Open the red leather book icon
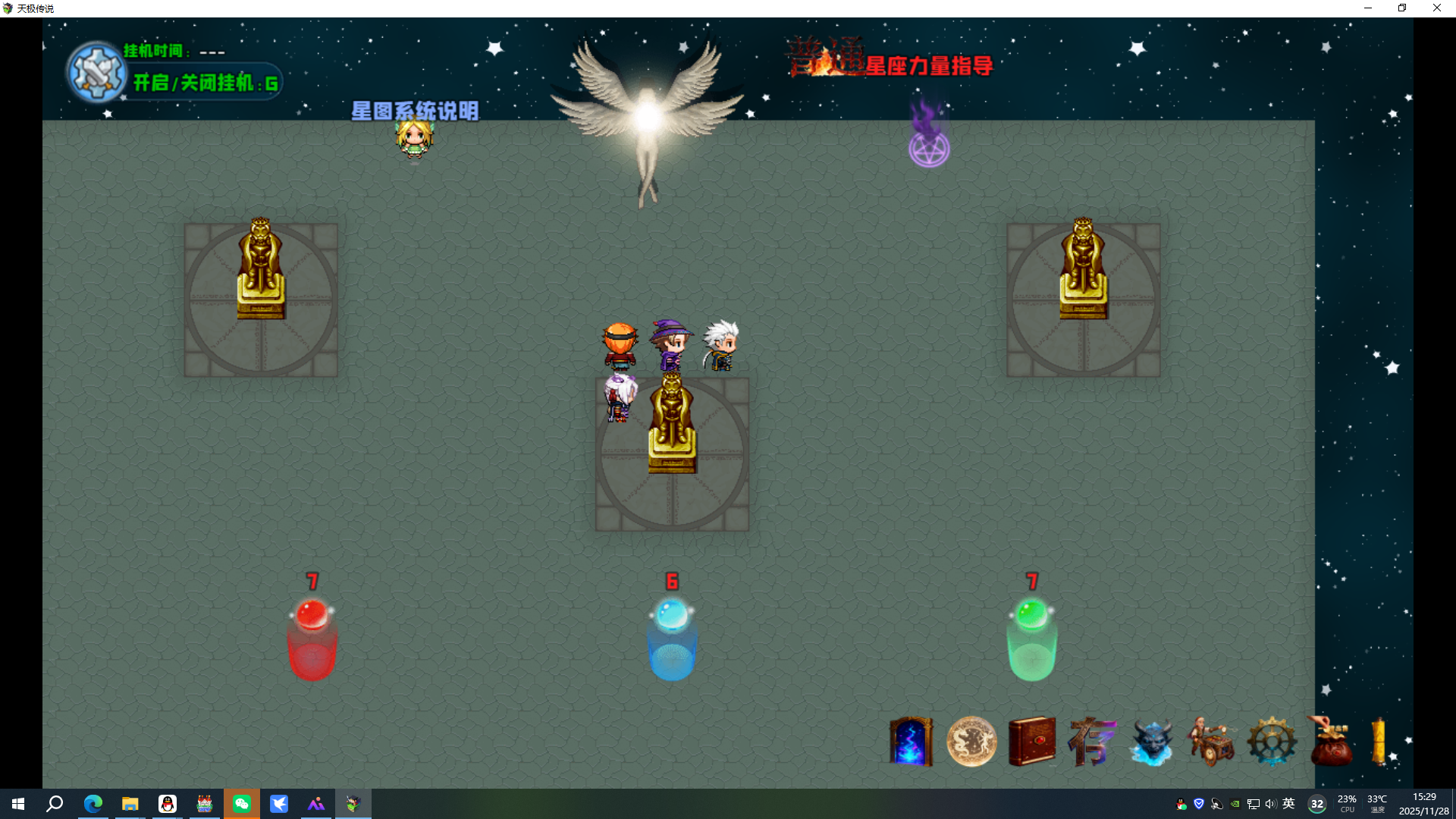The width and height of the screenshot is (1456, 819). [x=1032, y=741]
